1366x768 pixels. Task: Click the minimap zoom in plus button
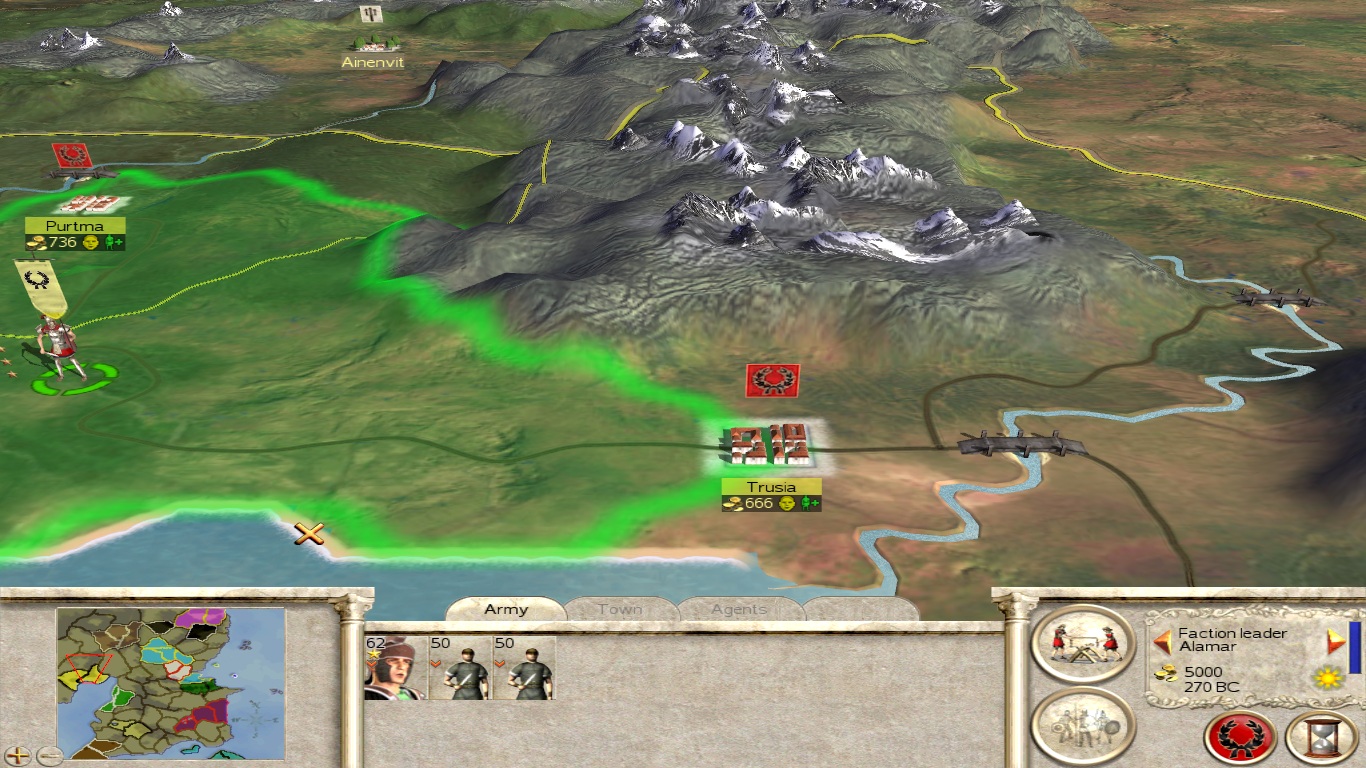pos(18,757)
